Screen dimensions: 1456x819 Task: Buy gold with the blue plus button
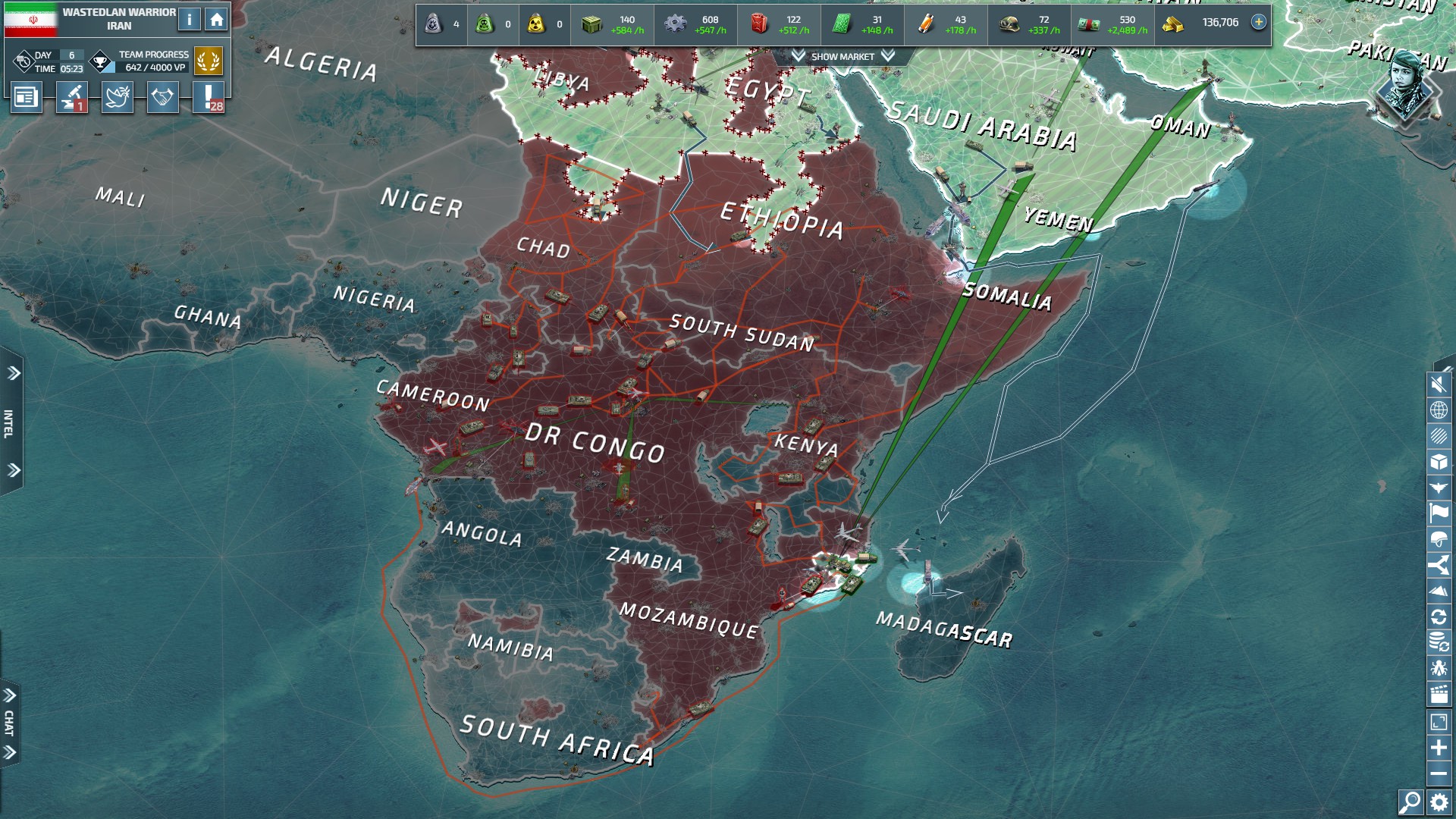tap(1259, 24)
